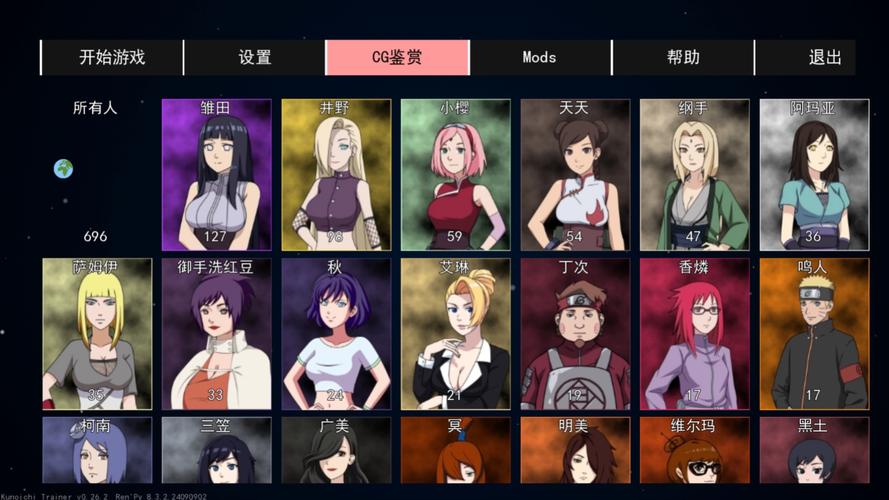Open the 设置 settings menu
Screen dimensions: 889x500
coord(255,57)
